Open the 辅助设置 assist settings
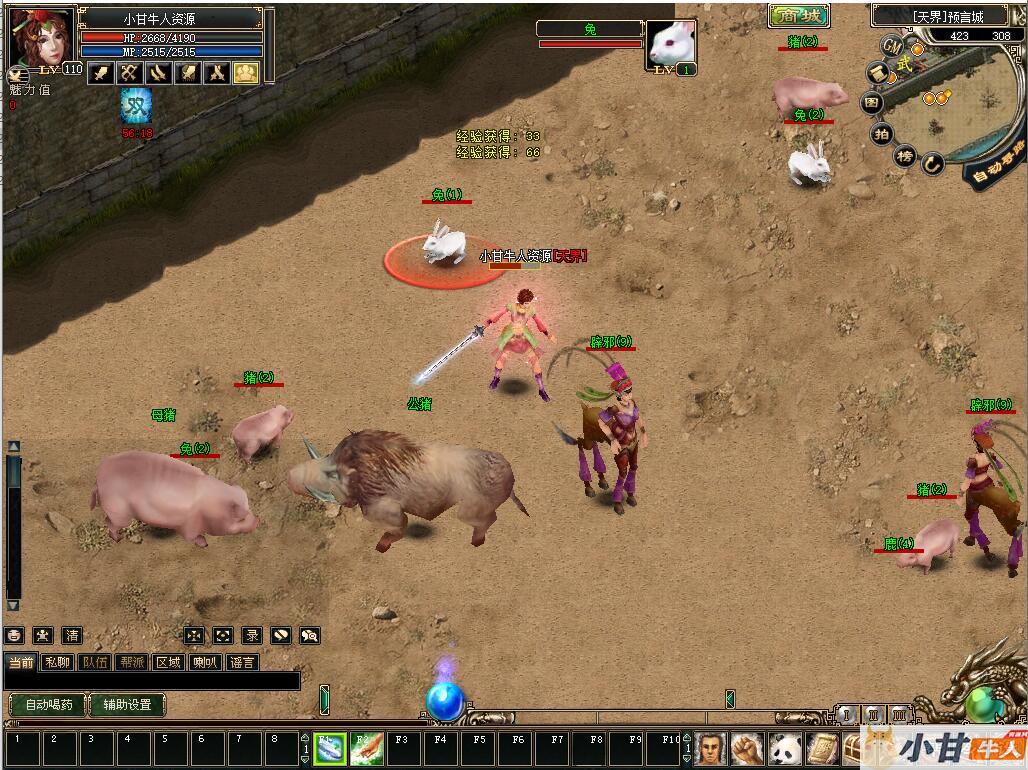Viewport: 1028px width, 770px height. click(127, 705)
